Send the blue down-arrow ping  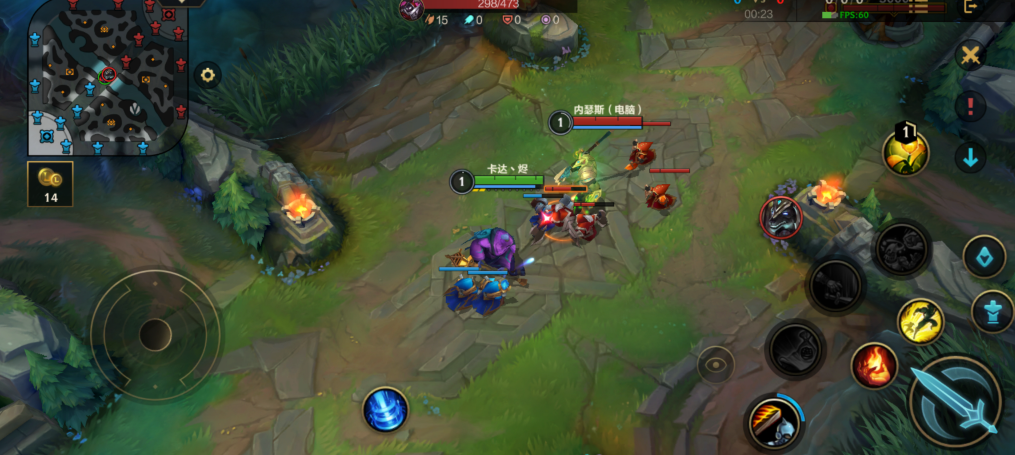pos(969,157)
